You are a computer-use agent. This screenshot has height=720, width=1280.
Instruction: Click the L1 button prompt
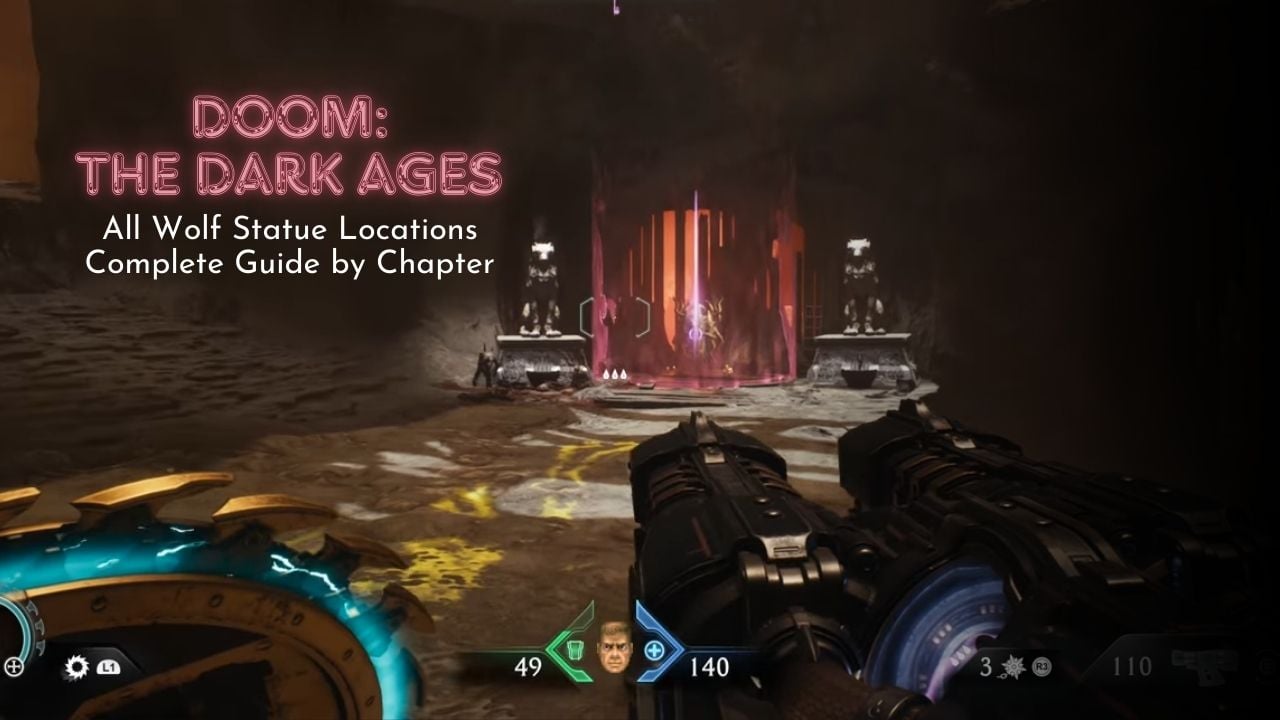pyautogui.click(x=106, y=666)
